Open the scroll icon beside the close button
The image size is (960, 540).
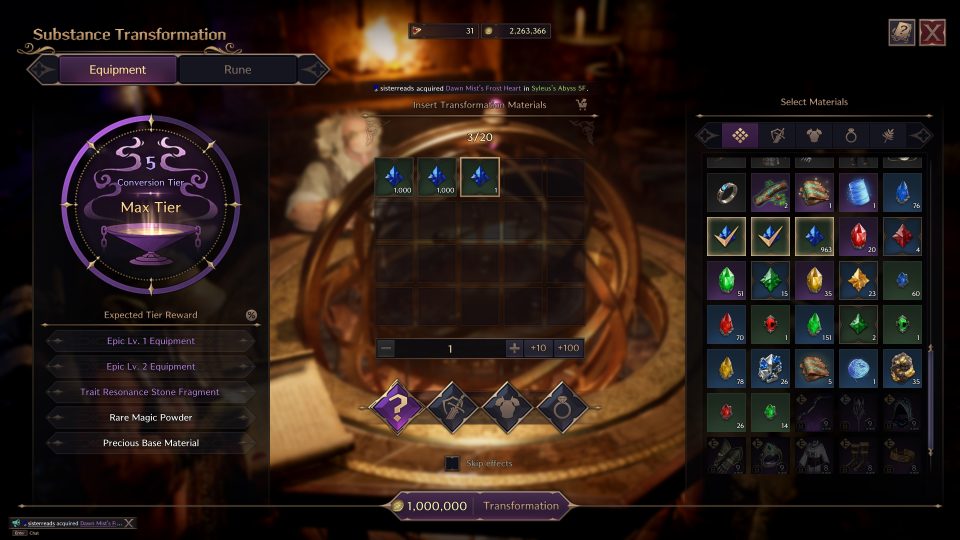tap(901, 33)
